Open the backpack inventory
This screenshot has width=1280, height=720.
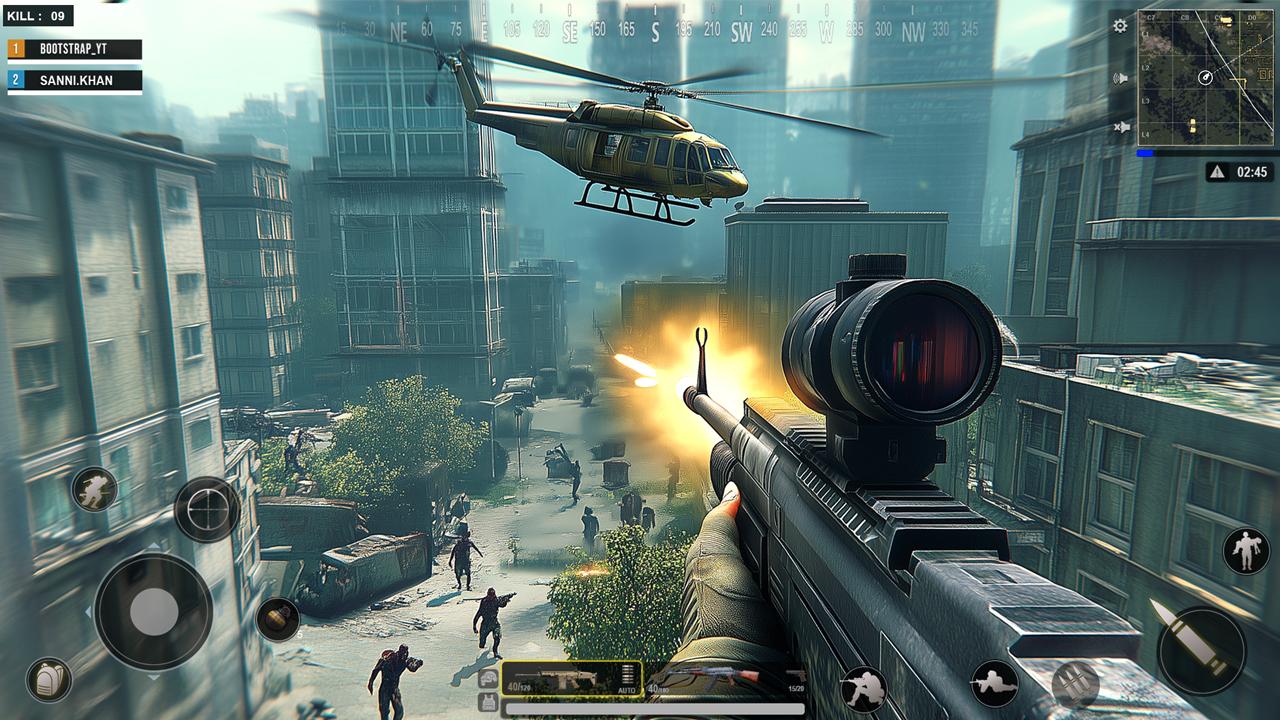point(48,680)
